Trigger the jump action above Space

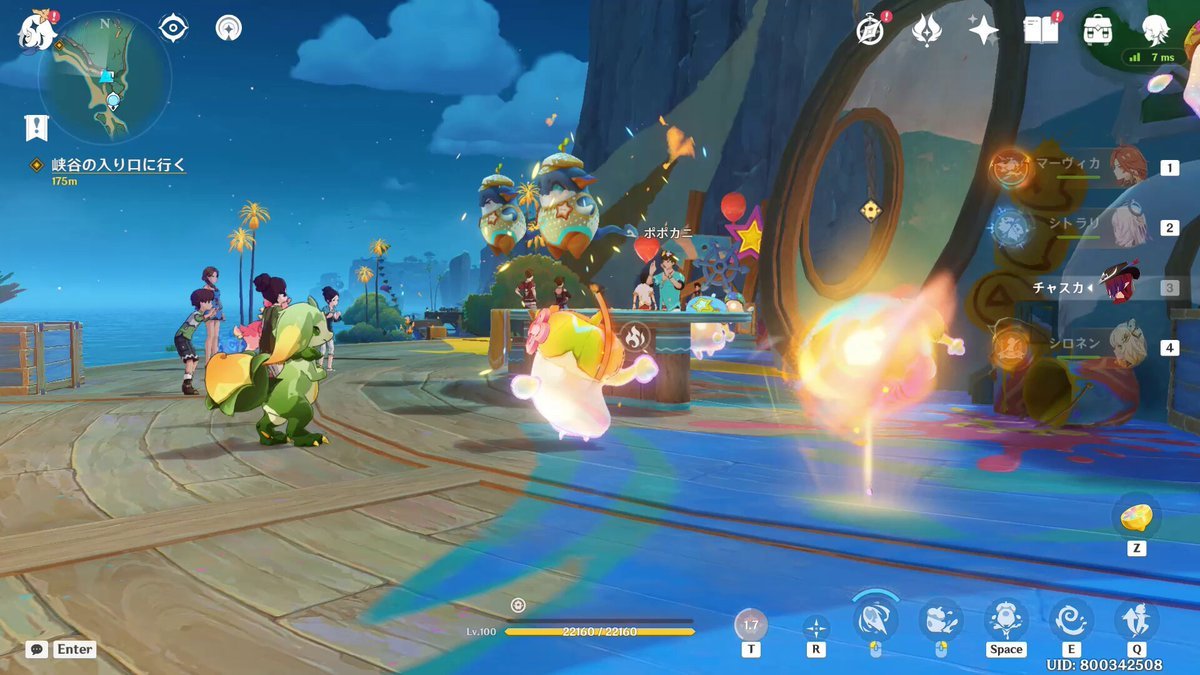(x=1005, y=620)
